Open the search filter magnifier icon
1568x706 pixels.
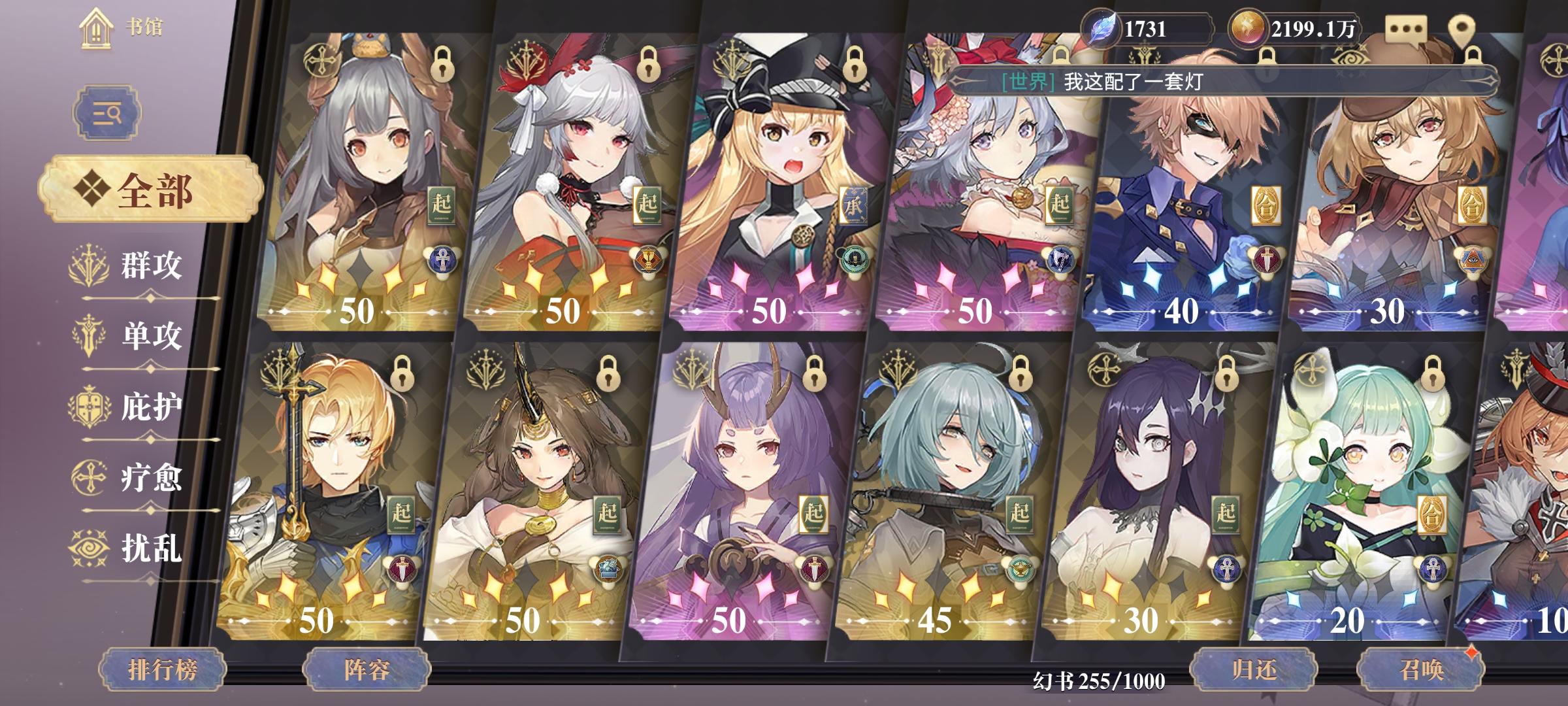[x=106, y=112]
